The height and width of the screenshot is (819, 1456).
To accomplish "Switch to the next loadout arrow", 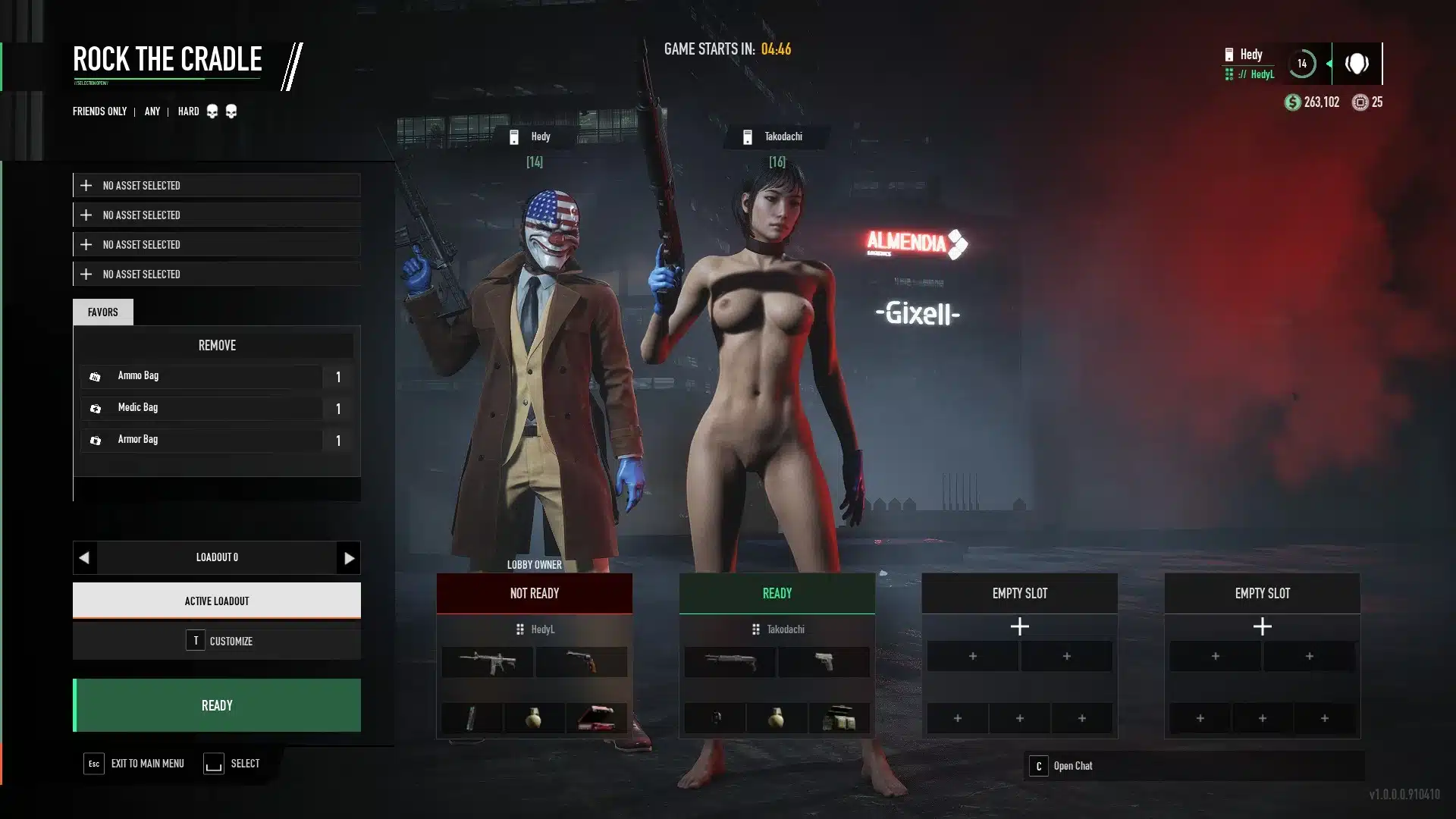I will (349, 558).
